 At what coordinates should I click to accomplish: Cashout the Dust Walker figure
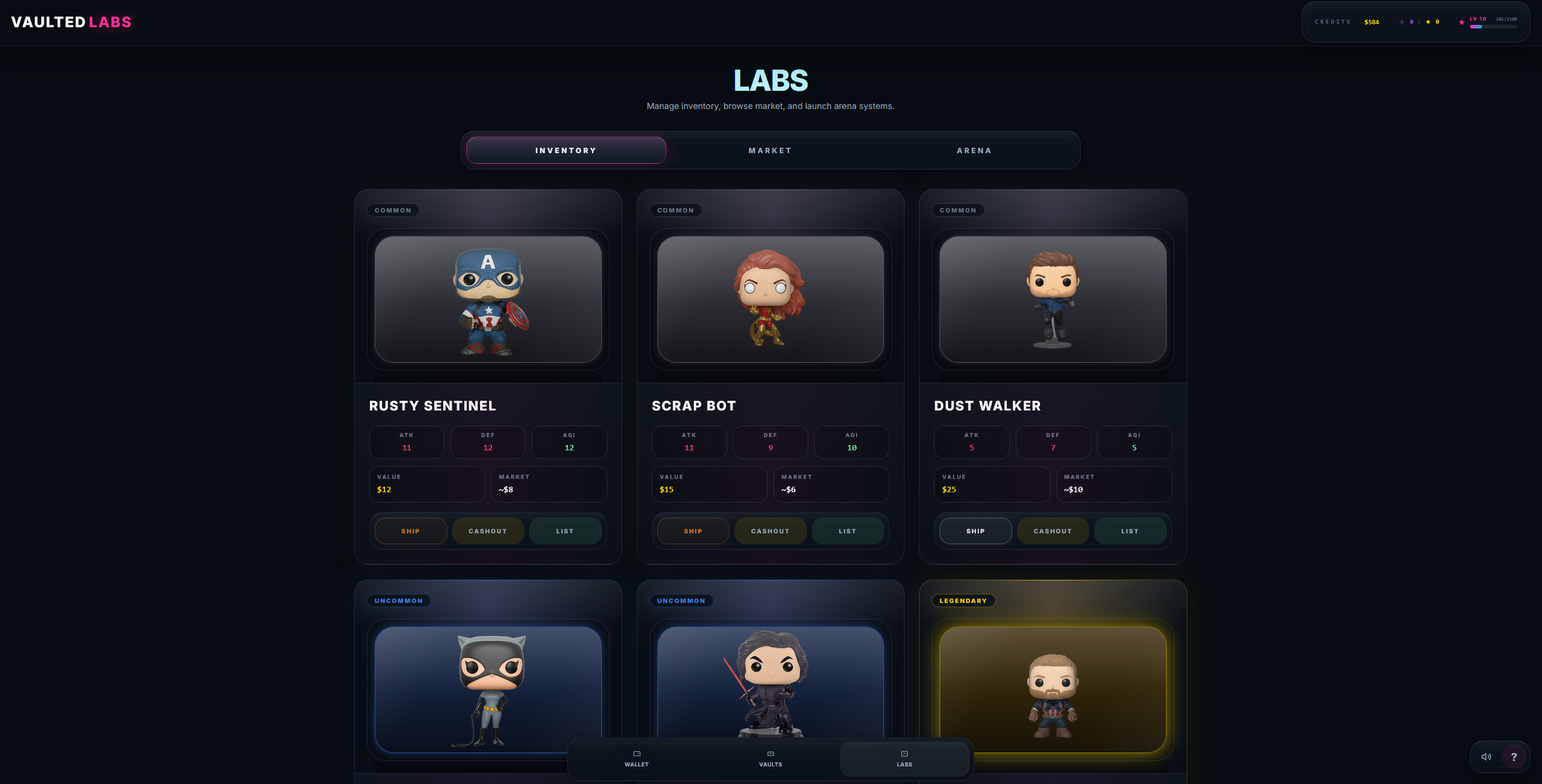tap(1052, 531)
